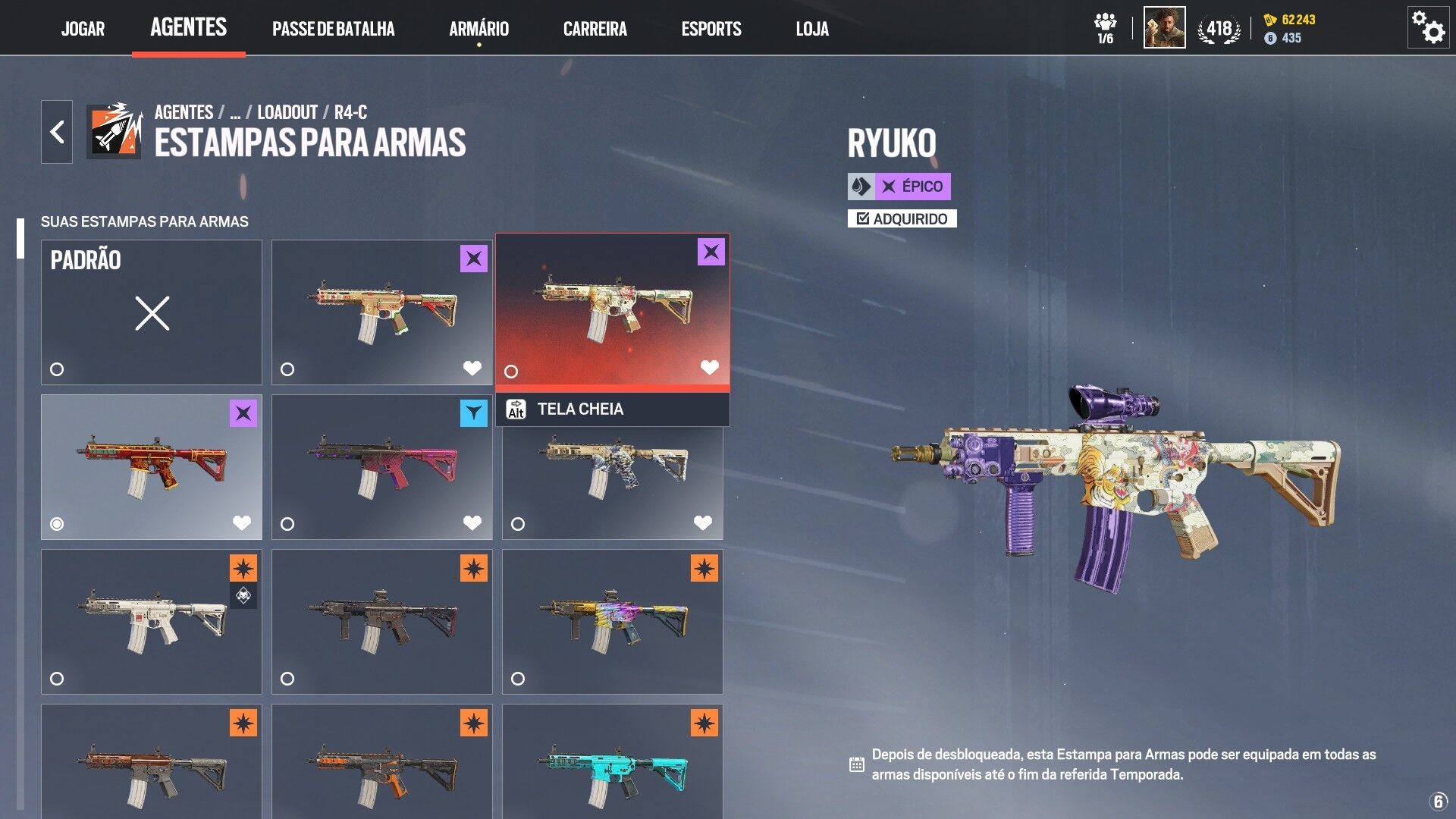The height and width of the screenshot is (819, 1456).
Task: Switch to the JOGAR tab
Action: tap(83, 29)
